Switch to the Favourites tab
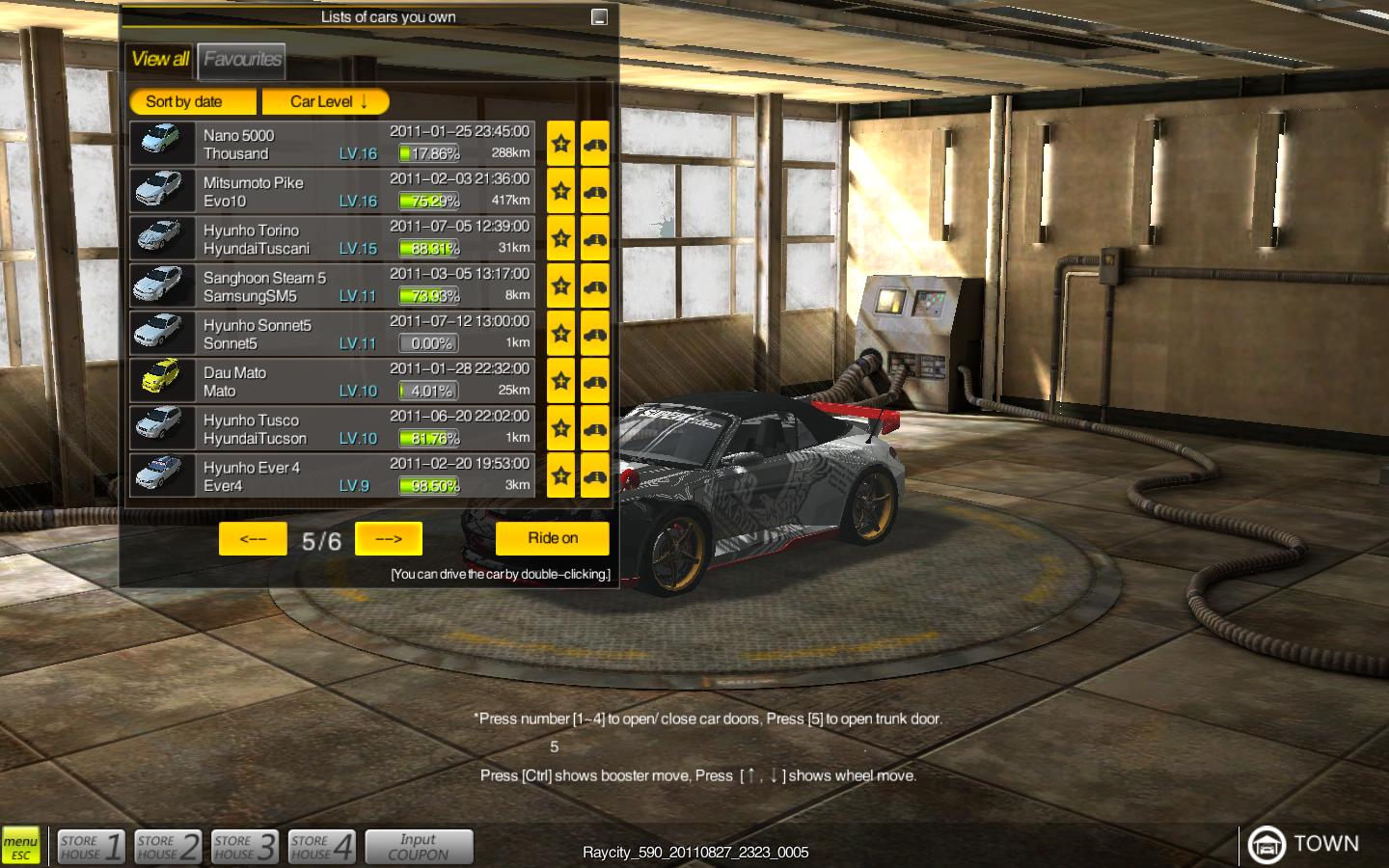 pos(241,60)
